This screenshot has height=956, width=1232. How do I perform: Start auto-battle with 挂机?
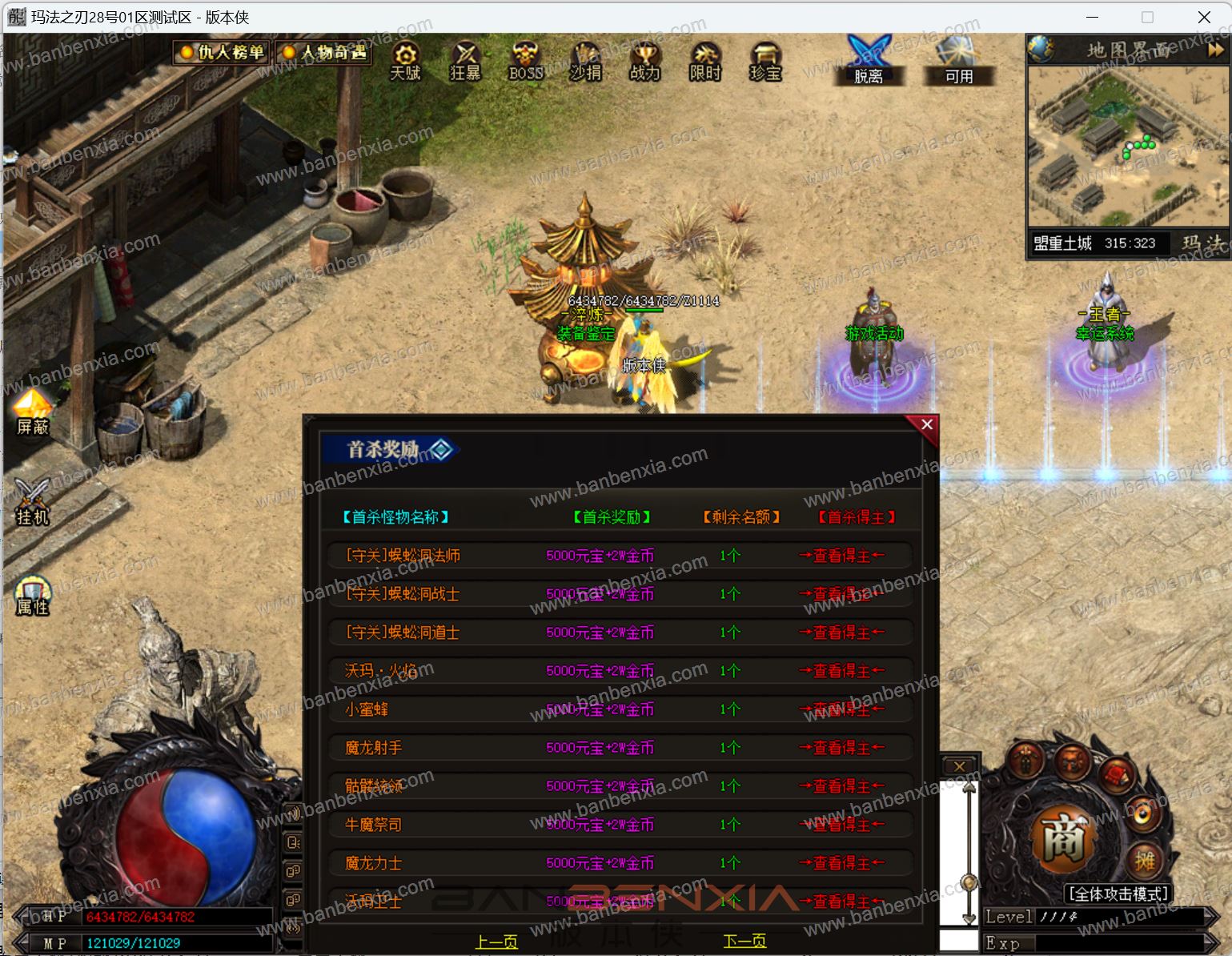(33, 503)
